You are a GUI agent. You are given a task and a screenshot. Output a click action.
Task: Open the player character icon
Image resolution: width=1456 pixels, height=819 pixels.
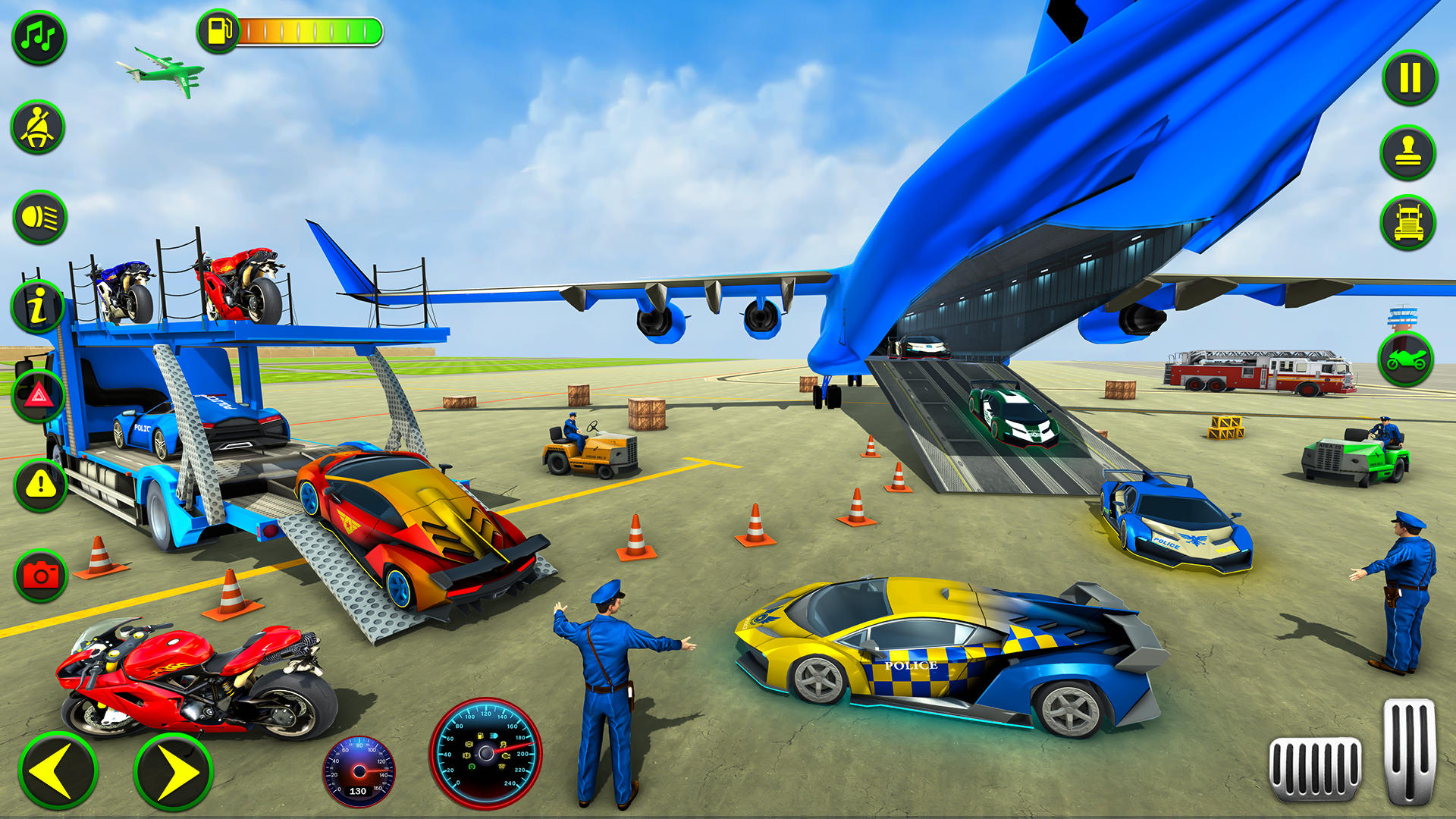point(1409,150)
